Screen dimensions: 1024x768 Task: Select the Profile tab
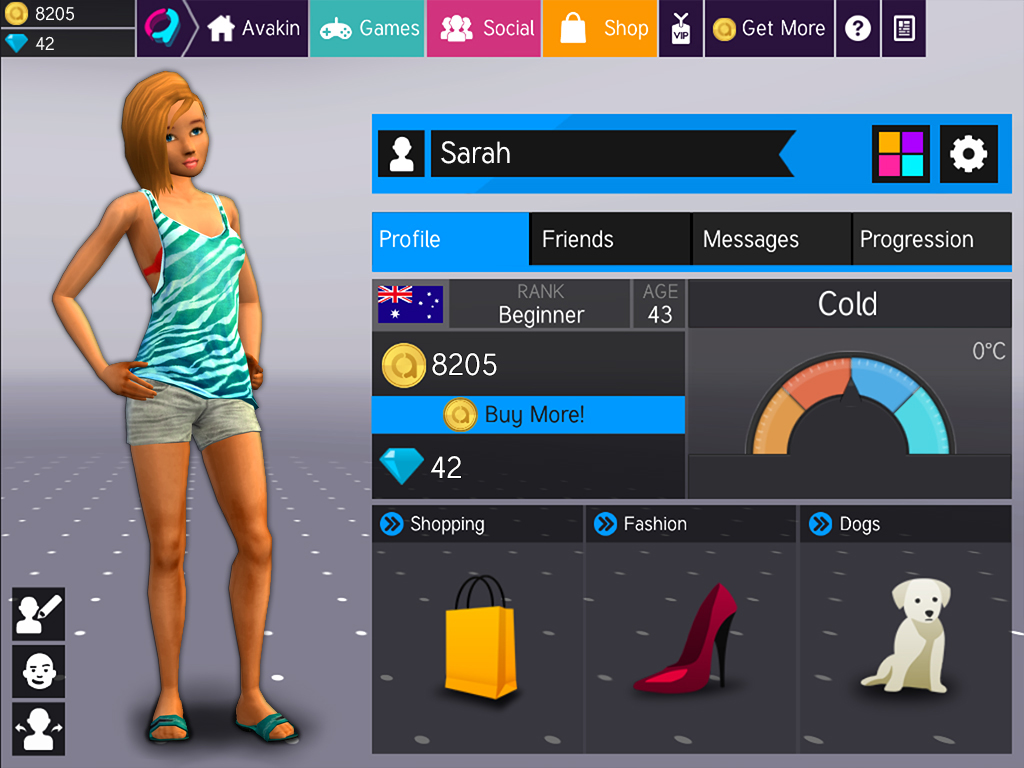click(x=450, y=239)
